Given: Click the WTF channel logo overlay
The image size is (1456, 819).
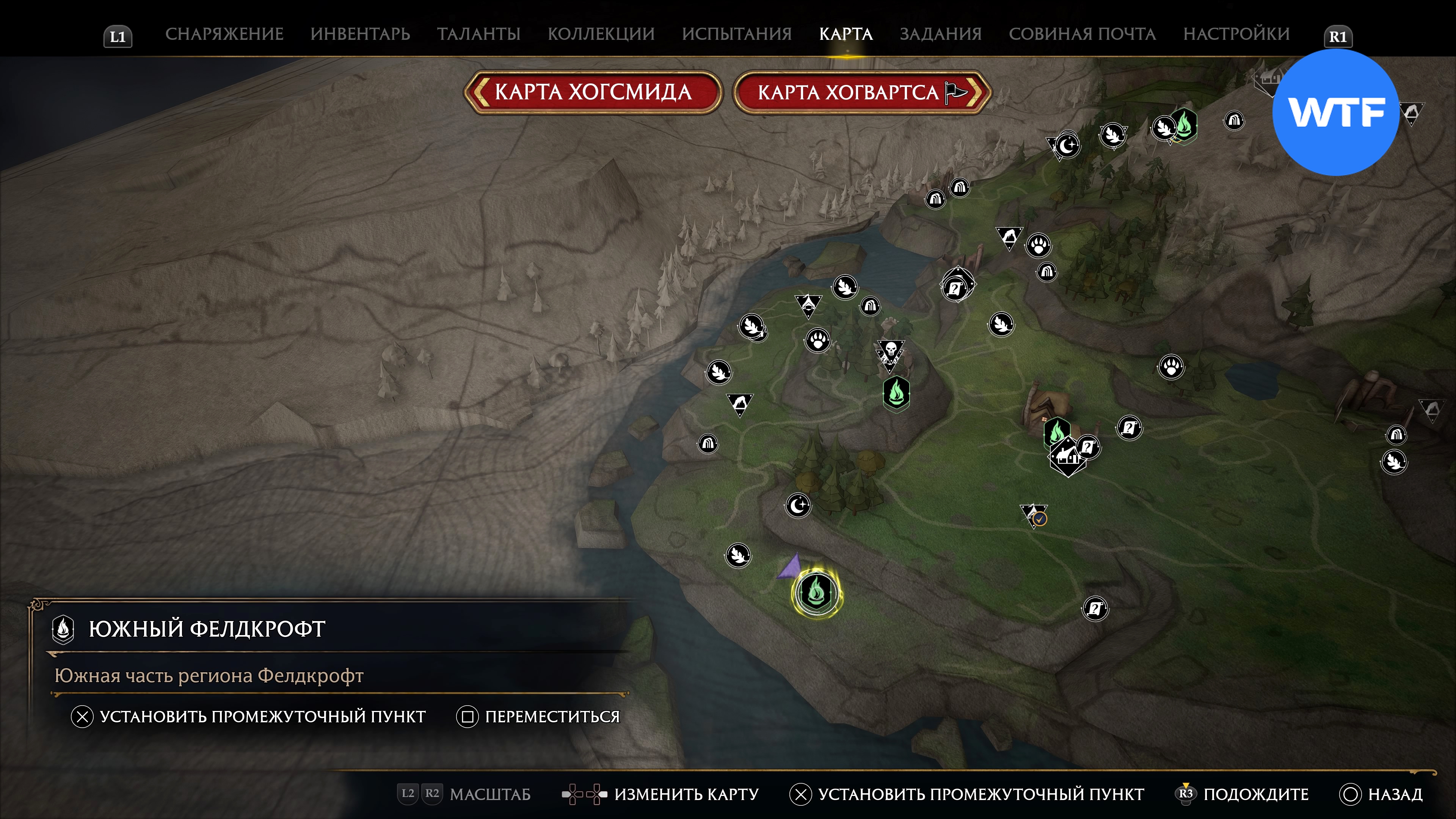Looking at the screenshot, I should pos(1335,113).
